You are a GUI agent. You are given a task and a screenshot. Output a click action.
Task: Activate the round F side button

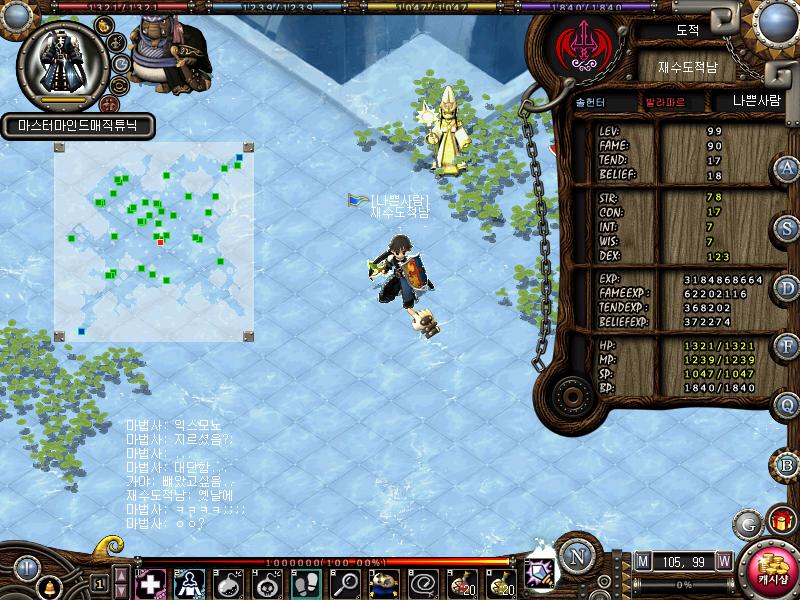coord(787,346)
